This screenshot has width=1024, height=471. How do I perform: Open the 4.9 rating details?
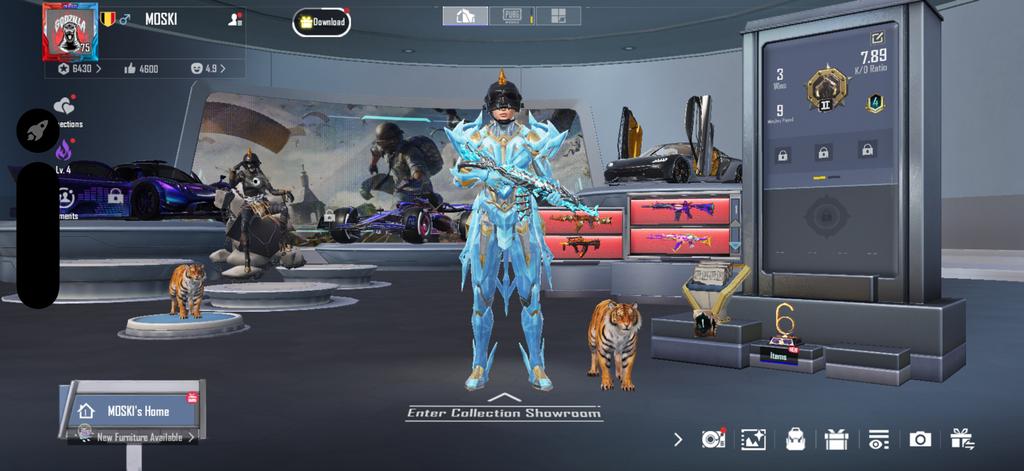coord(207,69)
